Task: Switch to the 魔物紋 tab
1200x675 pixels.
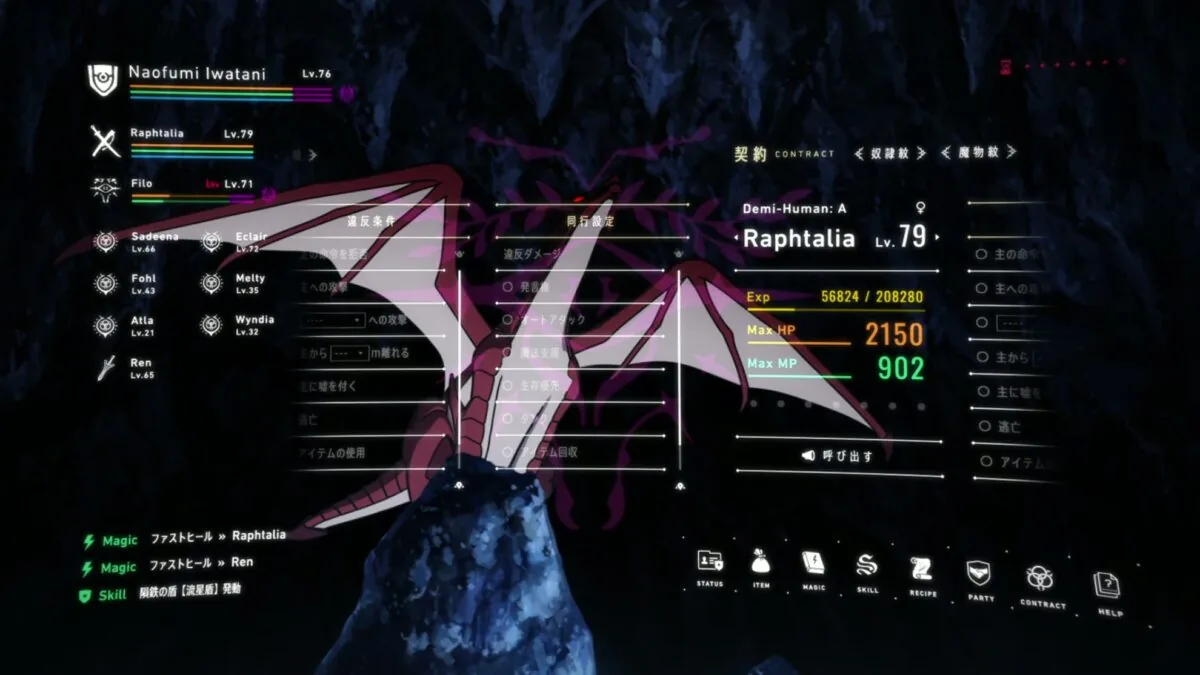Action: pyautogui.click(x=978, y=153)
